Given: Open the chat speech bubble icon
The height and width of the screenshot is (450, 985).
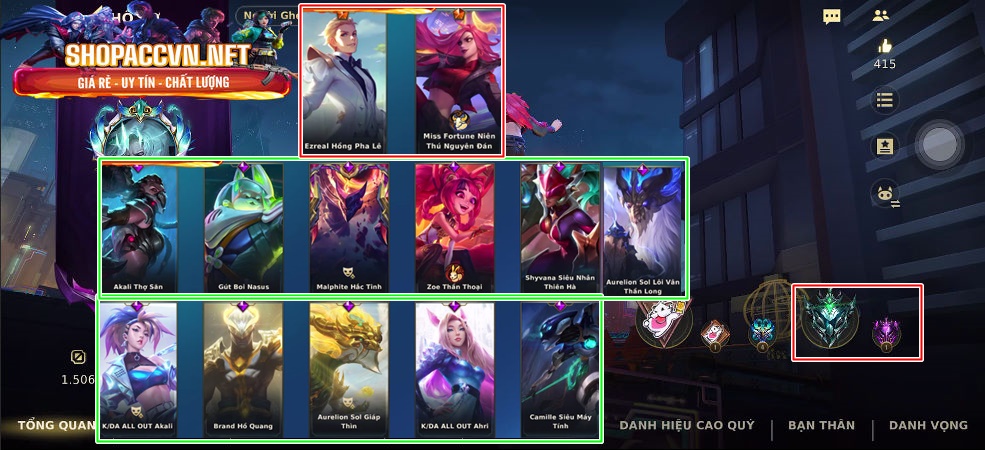Looking at the screenshot, I should 832,16.
